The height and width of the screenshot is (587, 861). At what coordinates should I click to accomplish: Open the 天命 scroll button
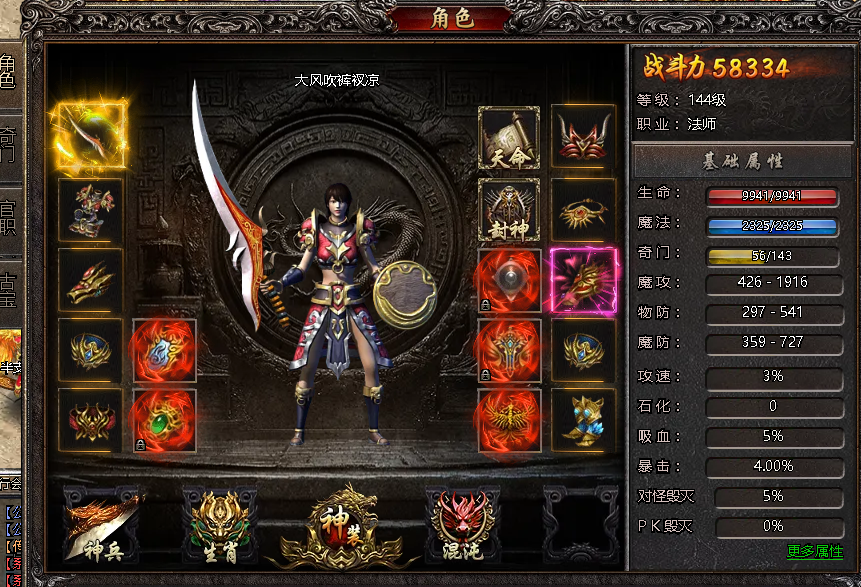[509, 138]
